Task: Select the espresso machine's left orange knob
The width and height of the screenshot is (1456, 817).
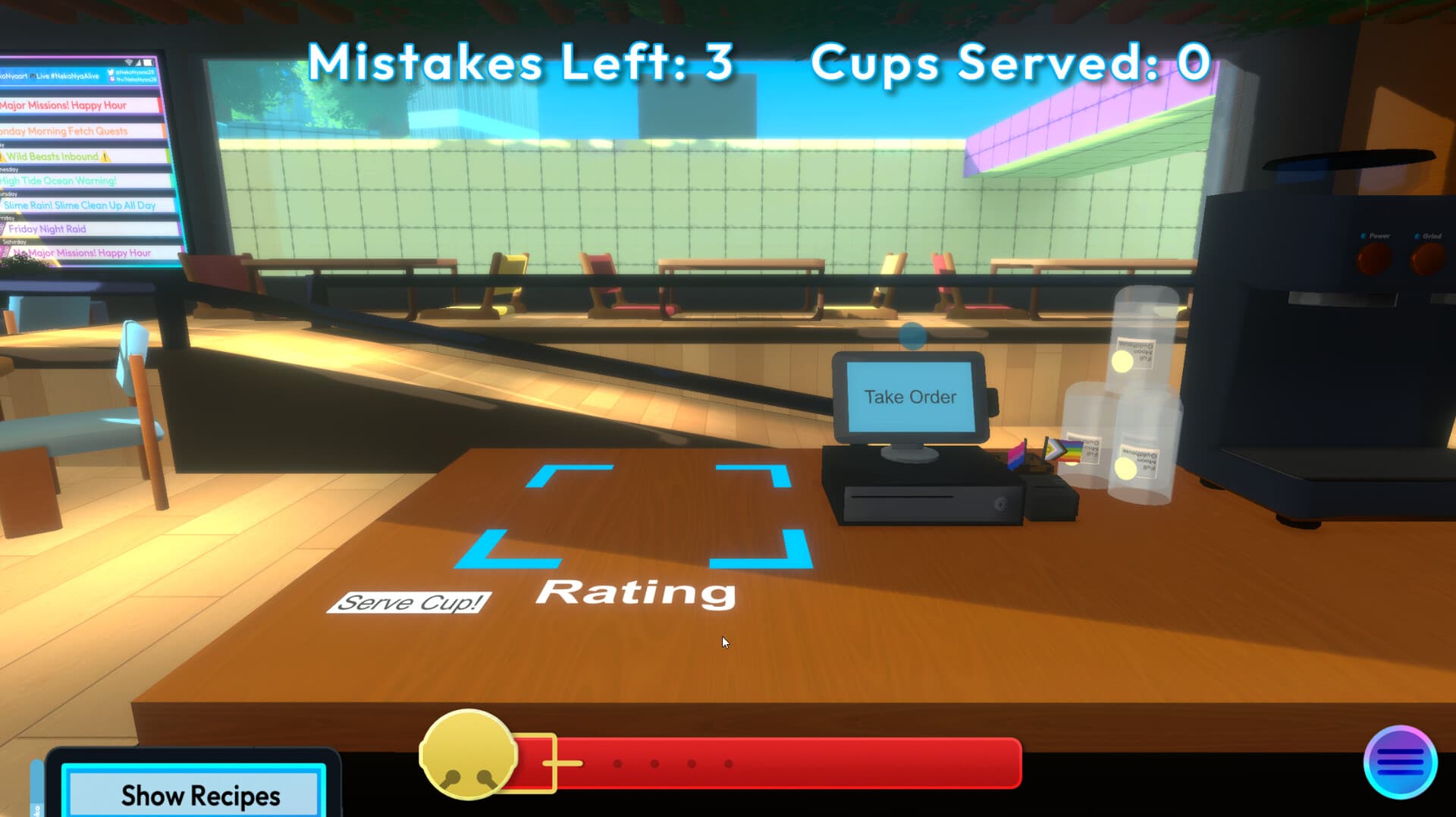Action: [1374, 259]
